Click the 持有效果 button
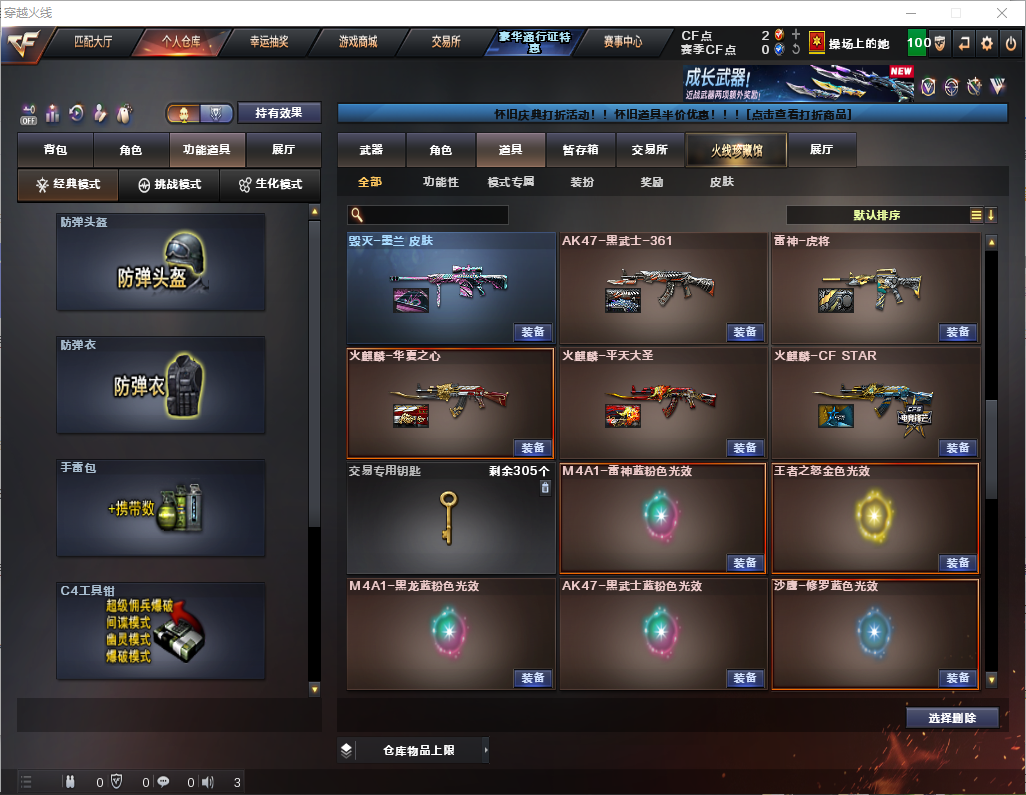This screenshot has height=795, width=1026. [x=279, y=113]
